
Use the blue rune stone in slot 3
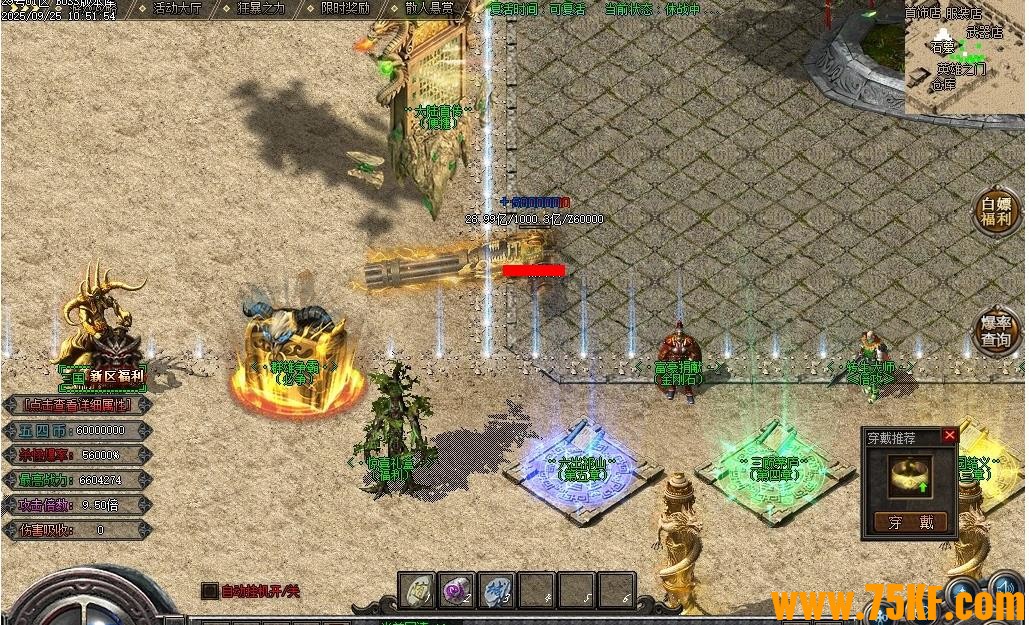(x=497, y=590)
